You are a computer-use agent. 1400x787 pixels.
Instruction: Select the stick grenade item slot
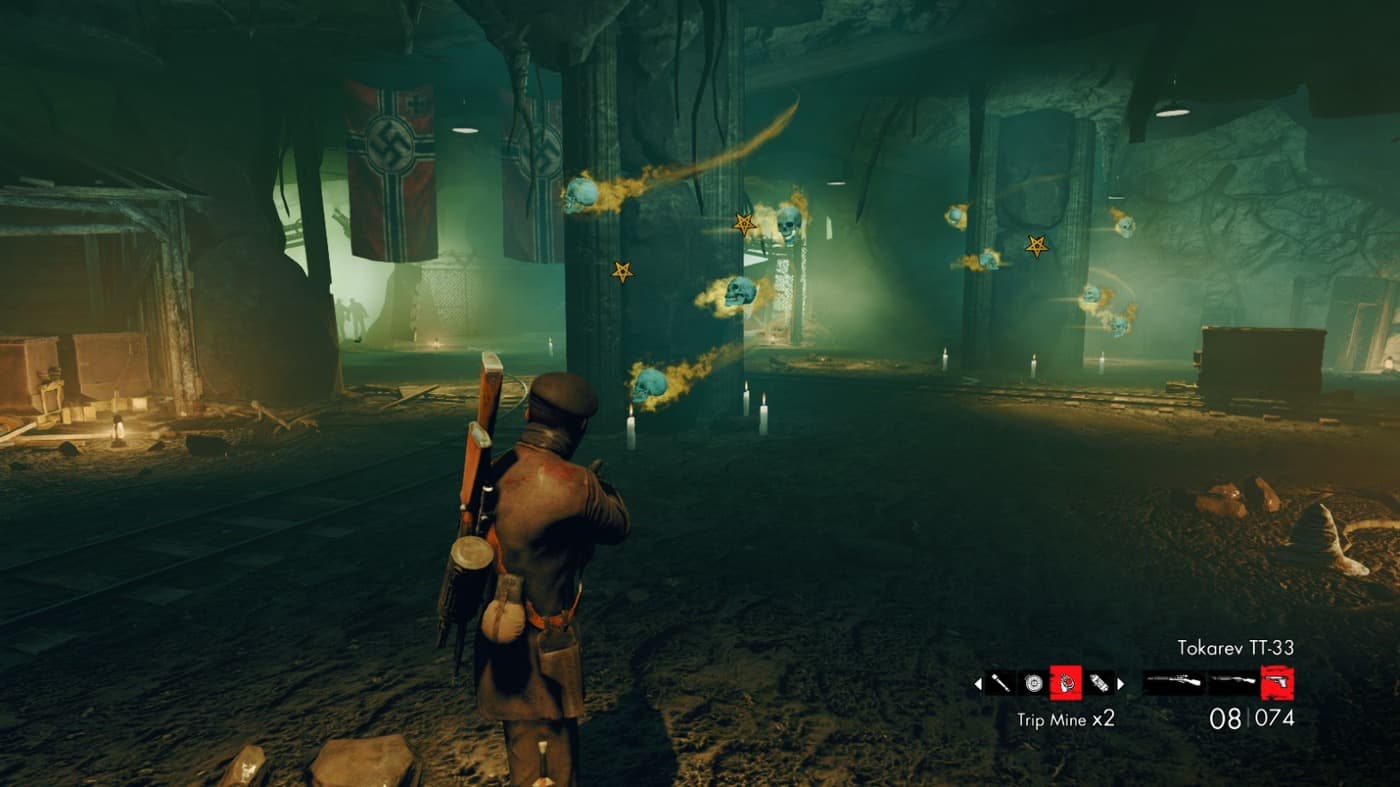[x=1000, y=684]
